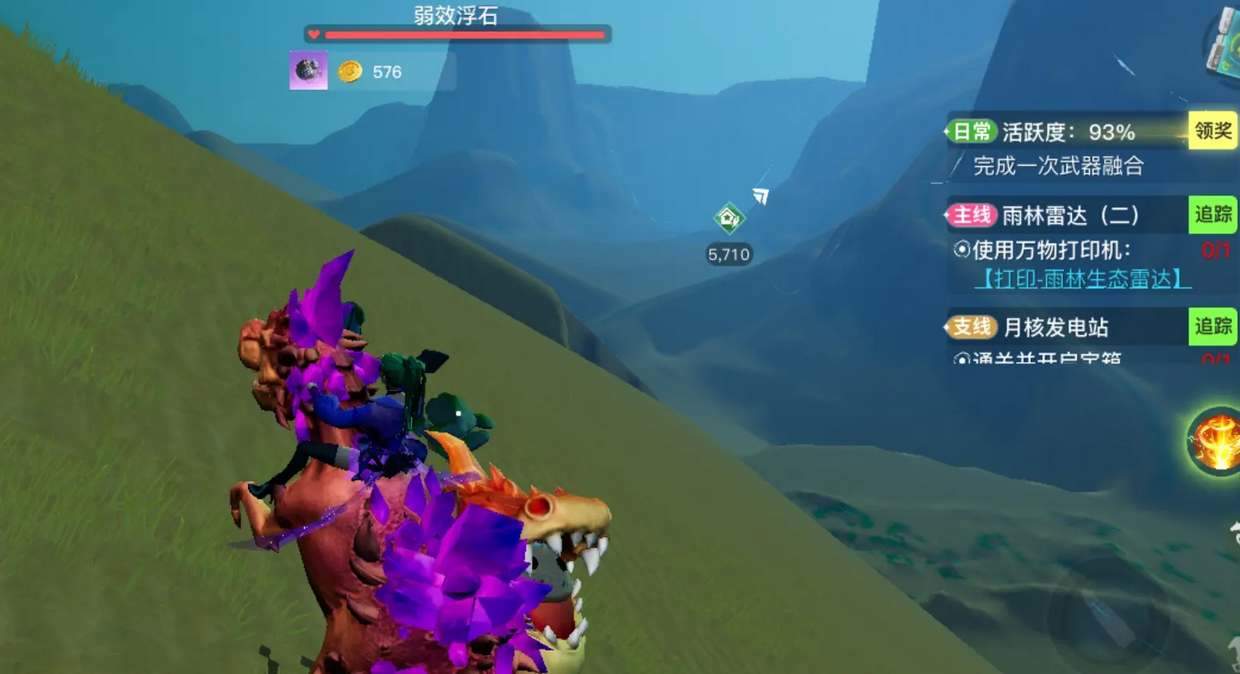The image size is (1240, 674).
Task: Select the 日常 daily activity tracker entry
Action: point(1040,132)
